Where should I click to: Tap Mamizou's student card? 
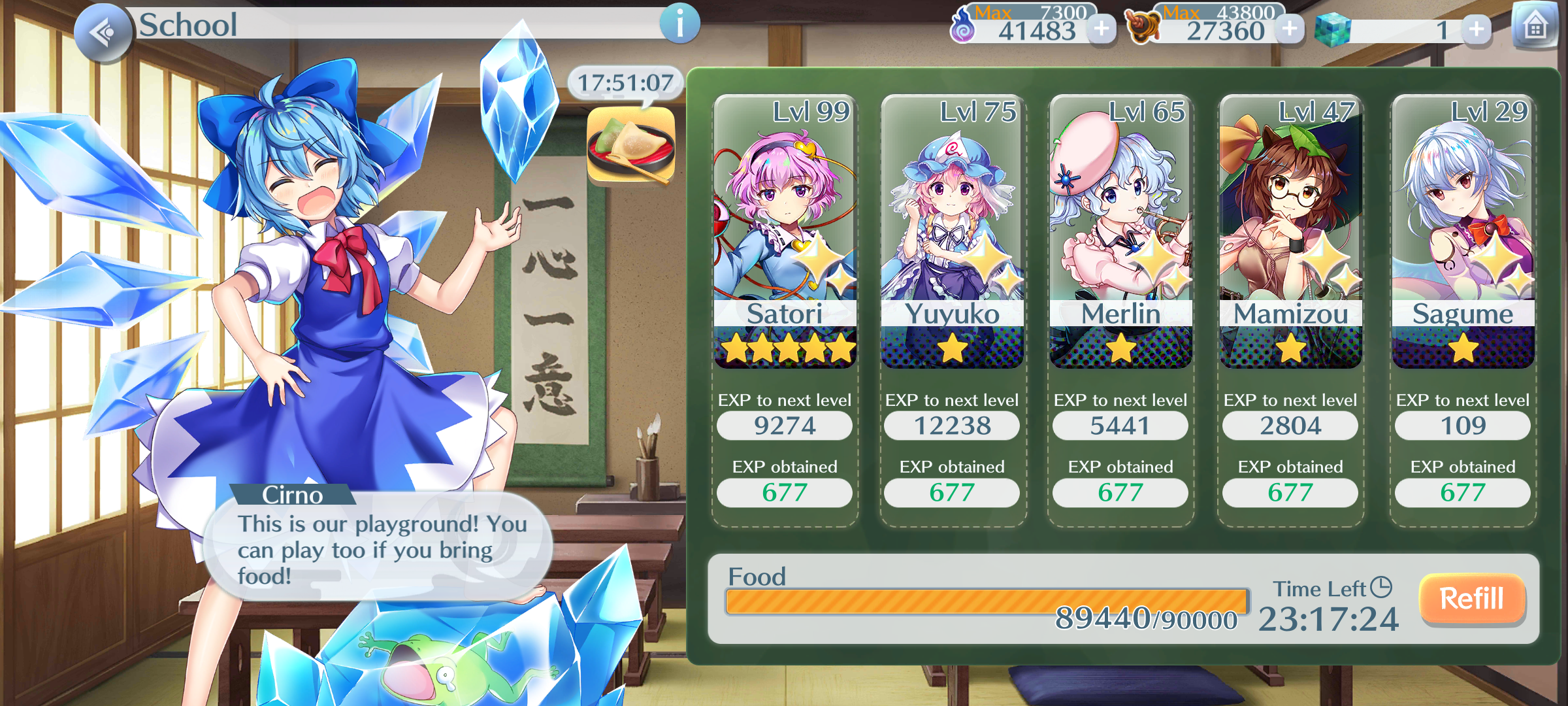(1290, 232)
